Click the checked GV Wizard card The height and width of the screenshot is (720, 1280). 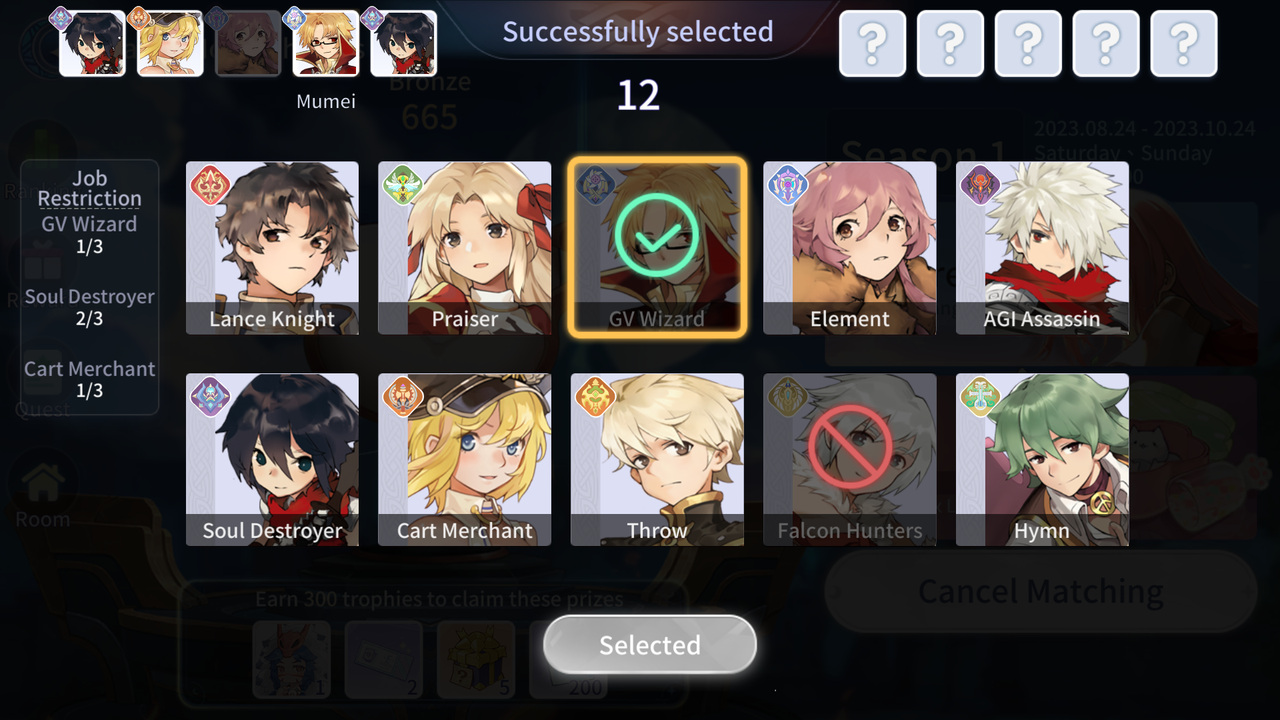(657, 248)
